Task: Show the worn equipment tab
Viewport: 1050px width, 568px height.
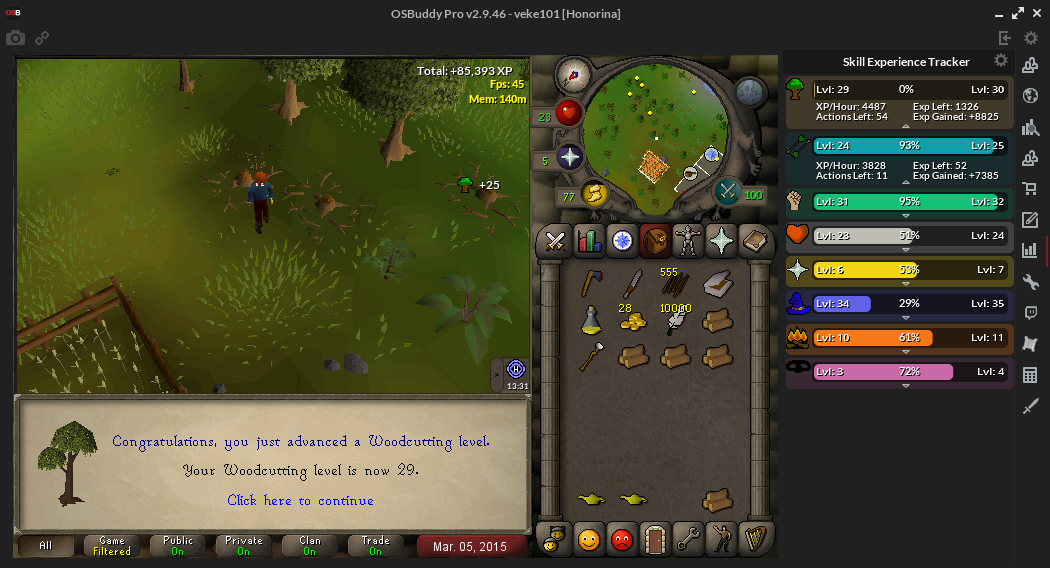Action: click(687, 241)
